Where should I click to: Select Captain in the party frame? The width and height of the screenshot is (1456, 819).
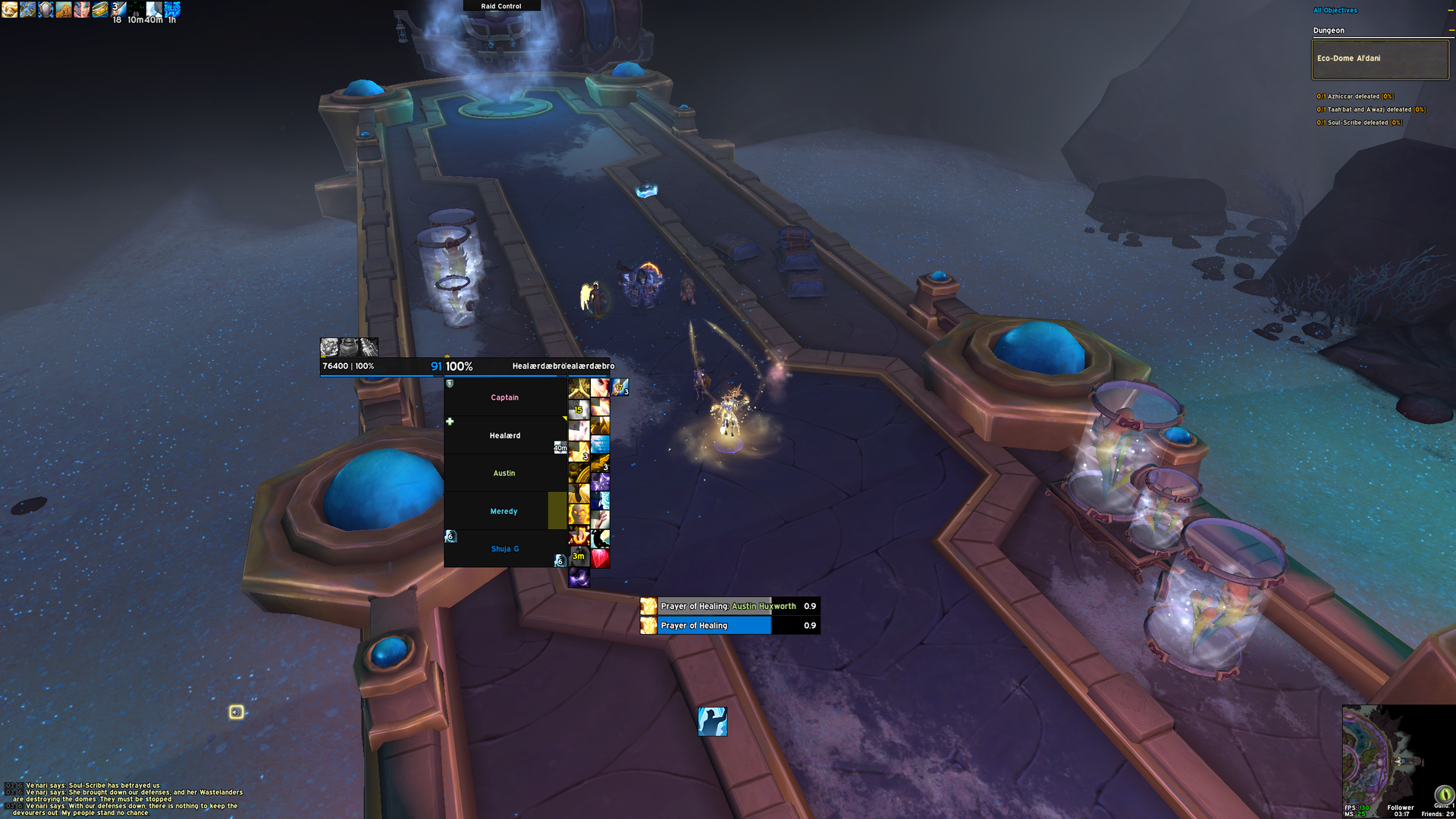(504, 397)
